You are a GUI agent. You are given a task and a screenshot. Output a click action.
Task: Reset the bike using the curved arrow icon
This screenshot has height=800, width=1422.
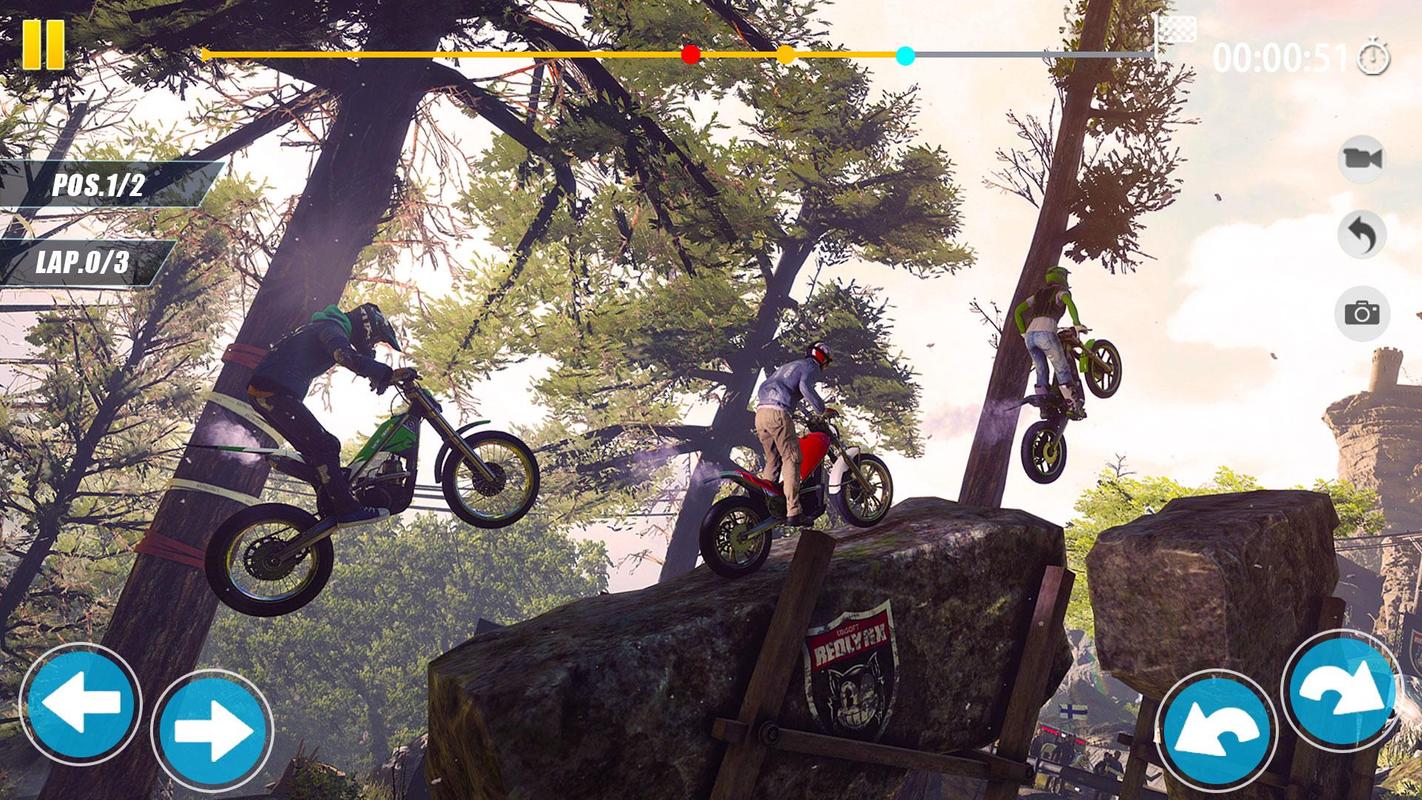coord(1362,235)
